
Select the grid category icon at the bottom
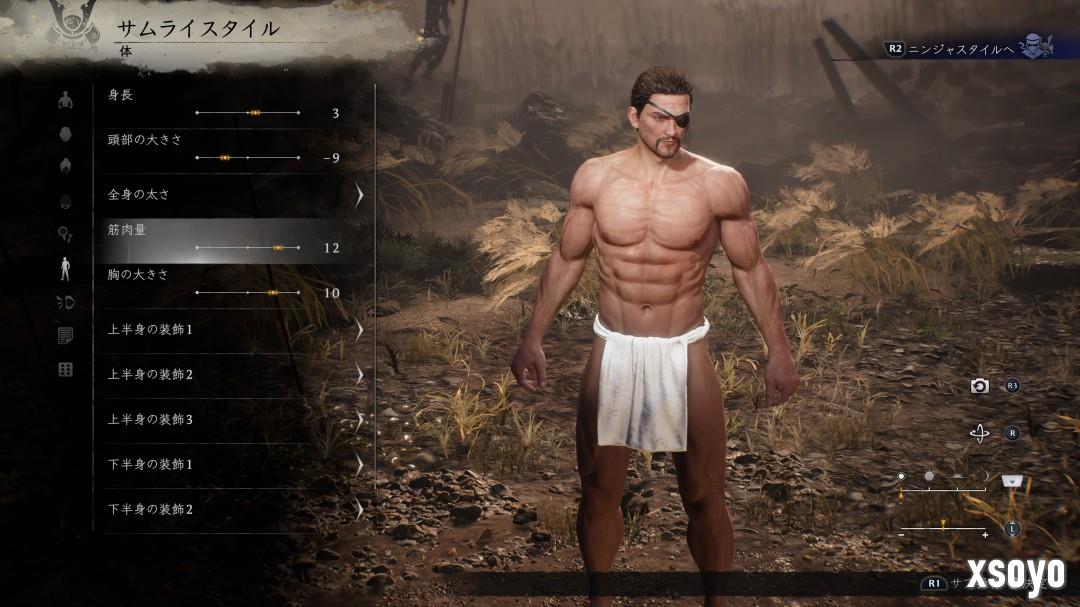[66, 370]
